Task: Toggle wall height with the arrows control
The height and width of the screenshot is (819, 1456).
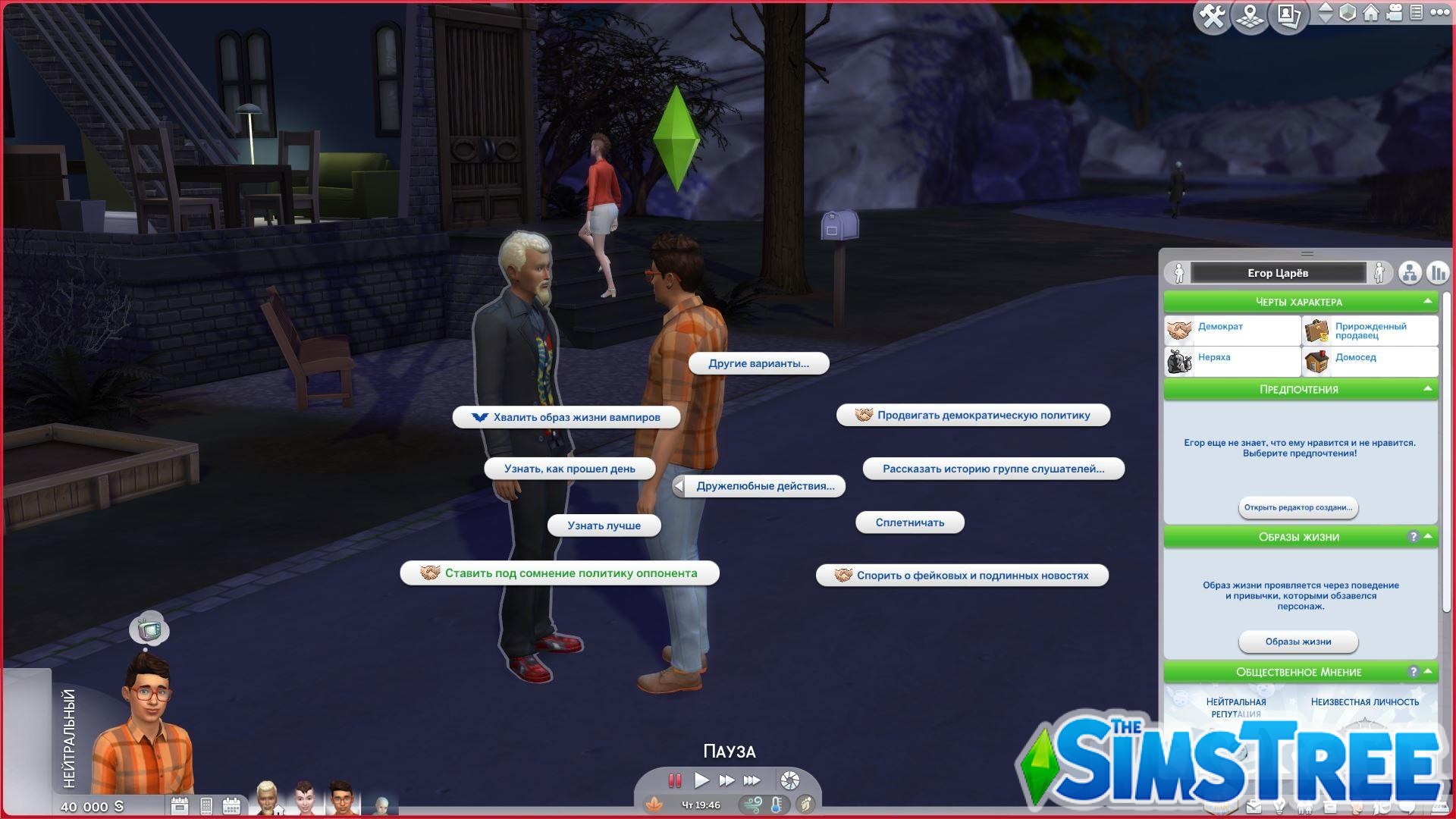Action: pyautogui.click(x=1326, y=13)
